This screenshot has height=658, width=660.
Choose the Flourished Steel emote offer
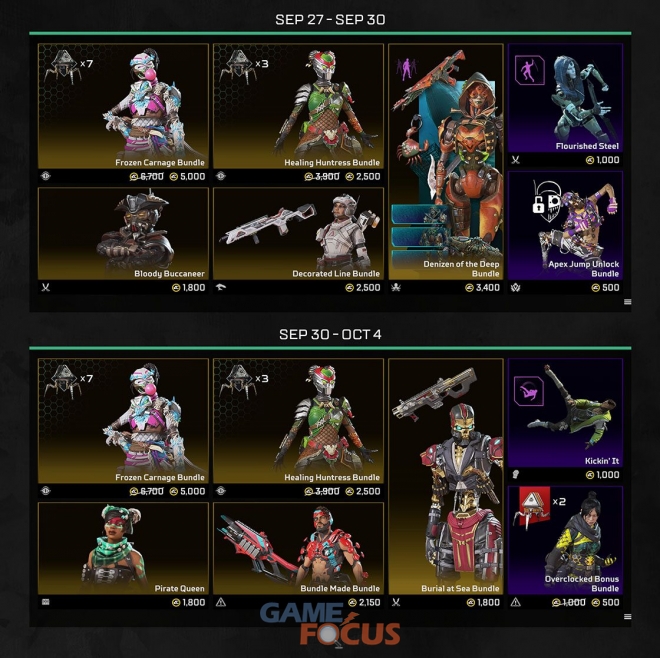[x=565, y=98]
